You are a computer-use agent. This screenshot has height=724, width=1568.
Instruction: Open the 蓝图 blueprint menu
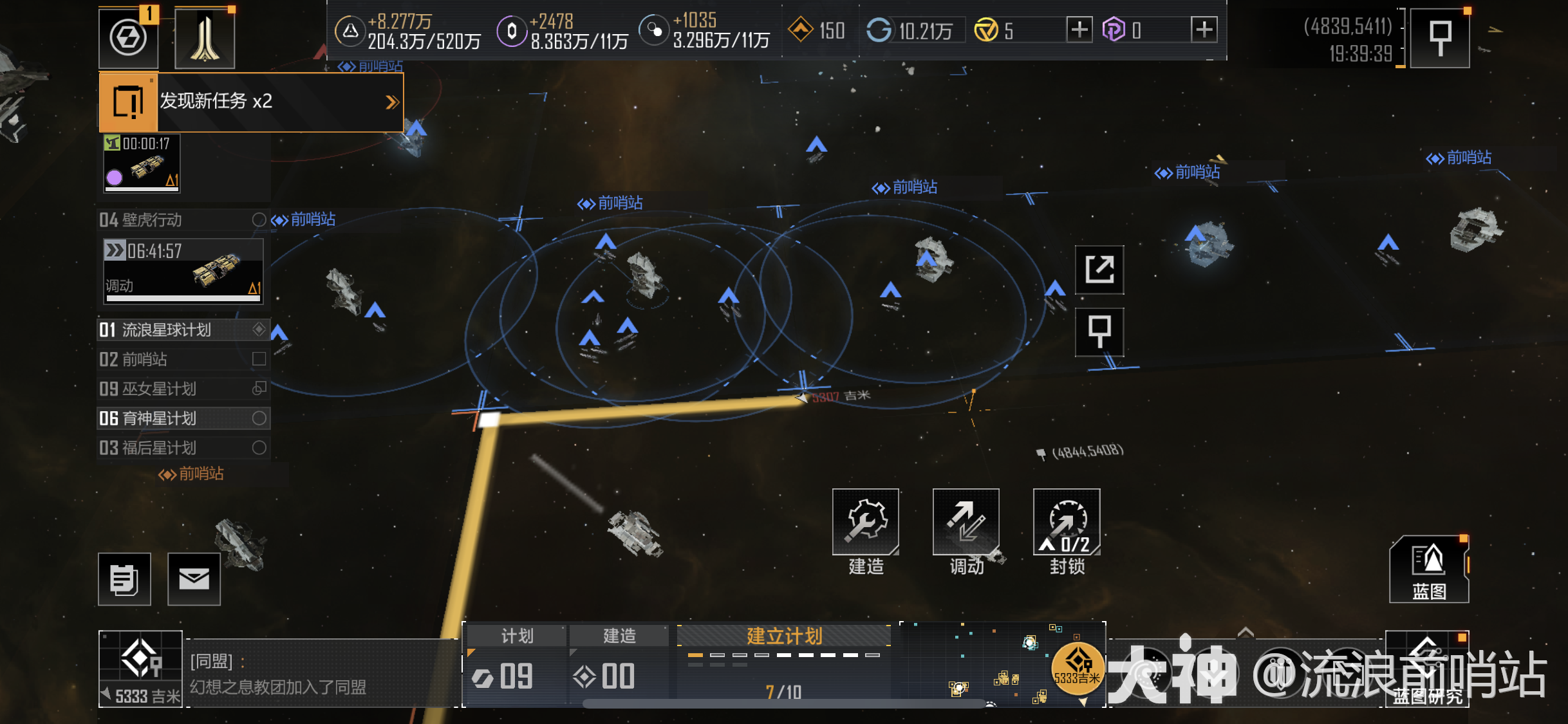click(x=1428, y=570)
